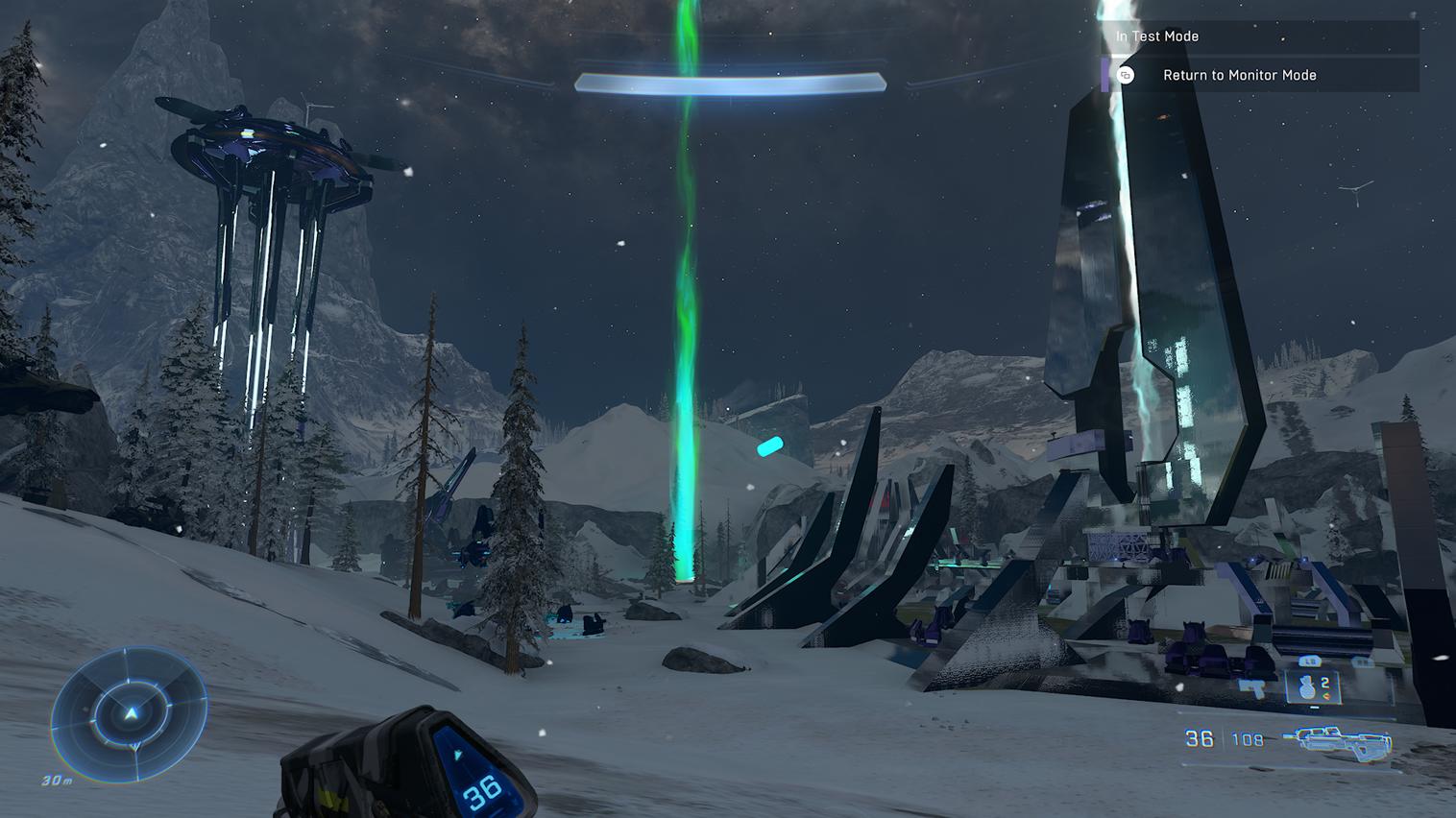Select the assault rifle weapon icon
The height and width of the screenshot is (818, 1456).
1342,740
